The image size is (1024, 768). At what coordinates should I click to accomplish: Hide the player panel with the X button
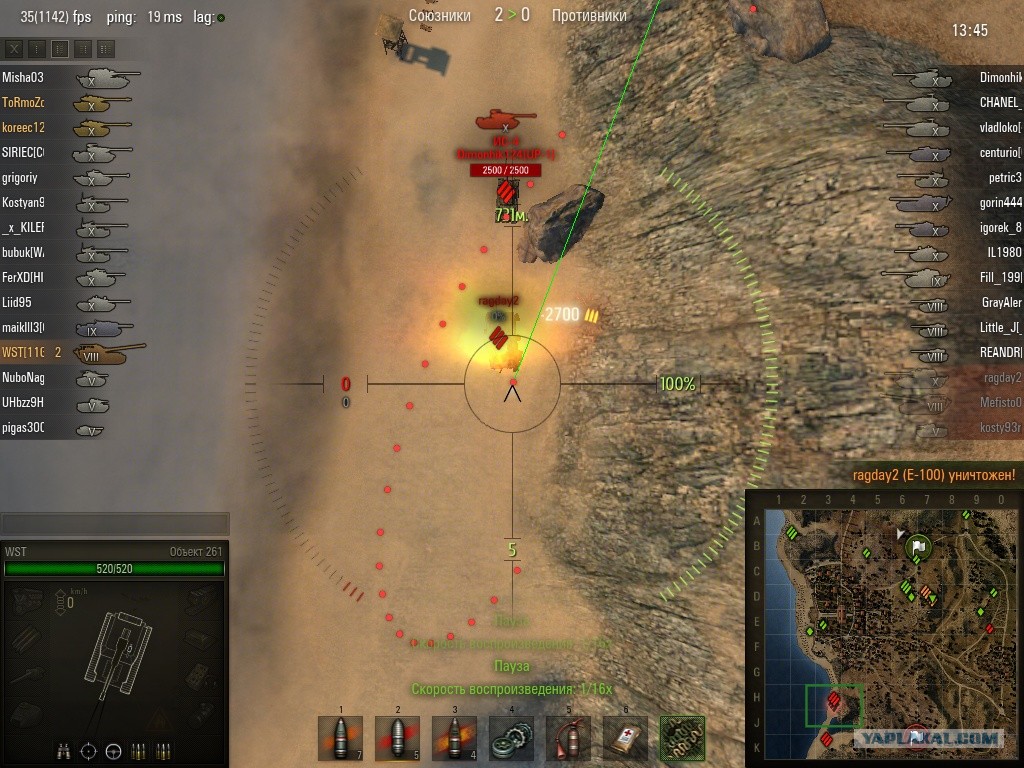14,48
